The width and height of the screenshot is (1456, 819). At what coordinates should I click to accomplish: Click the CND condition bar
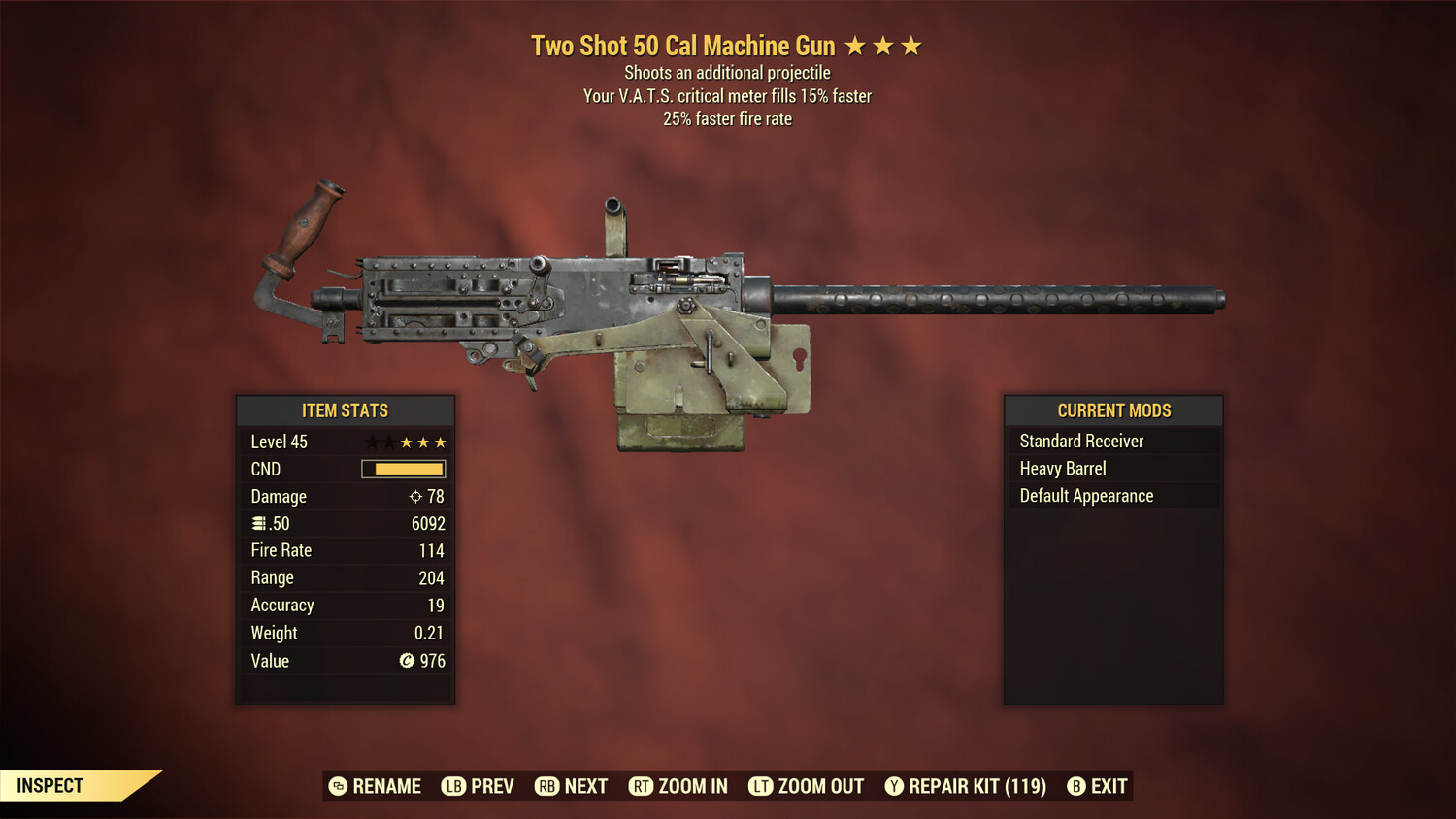[x=403, y=469]
